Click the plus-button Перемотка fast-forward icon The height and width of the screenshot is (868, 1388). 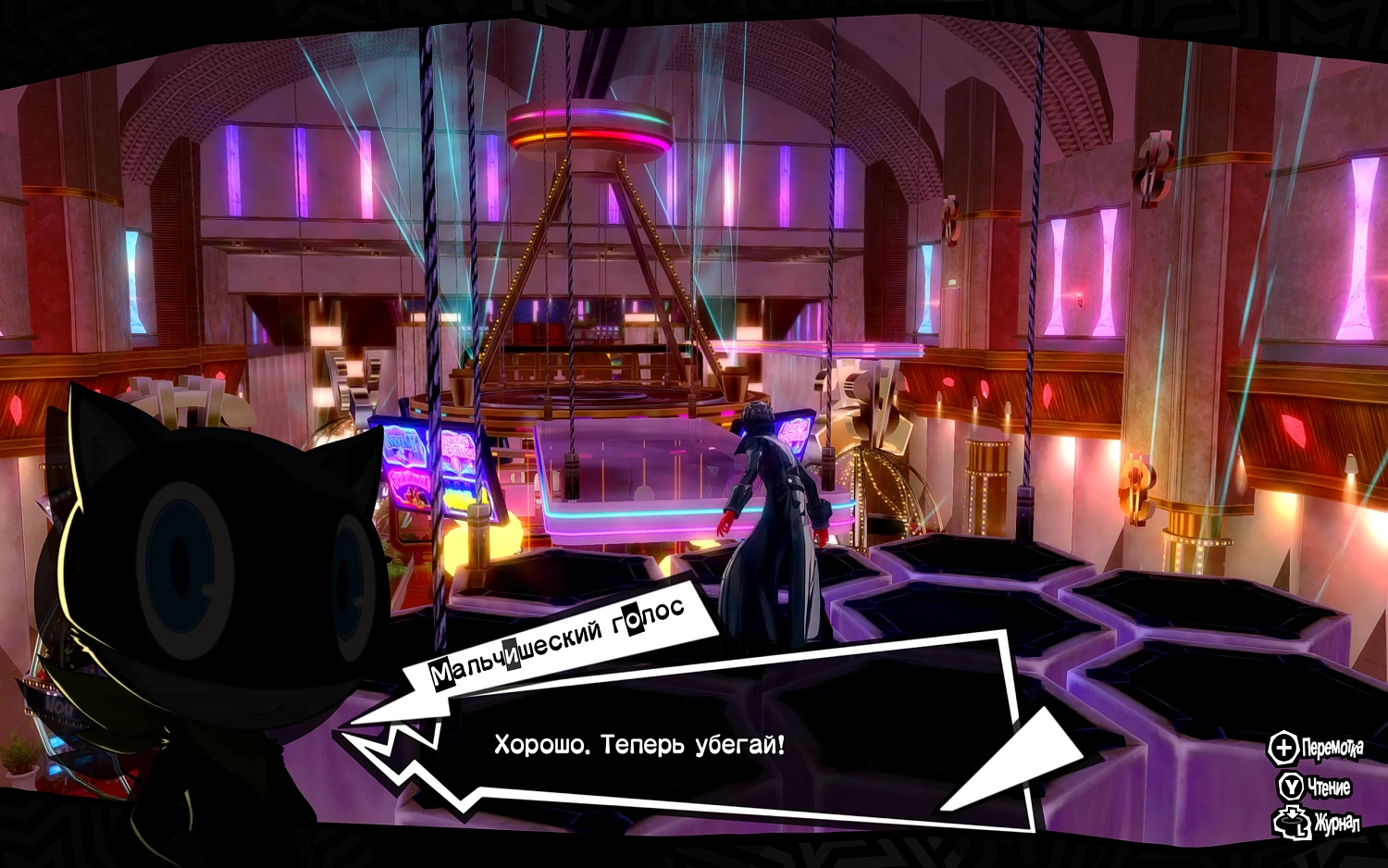point(1284,746)
